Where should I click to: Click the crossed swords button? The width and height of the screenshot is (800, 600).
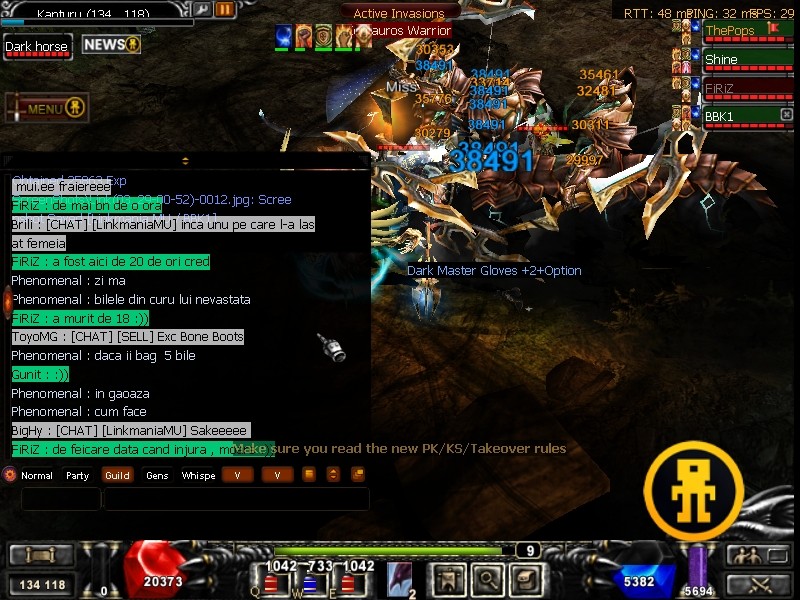click(757, 584)
